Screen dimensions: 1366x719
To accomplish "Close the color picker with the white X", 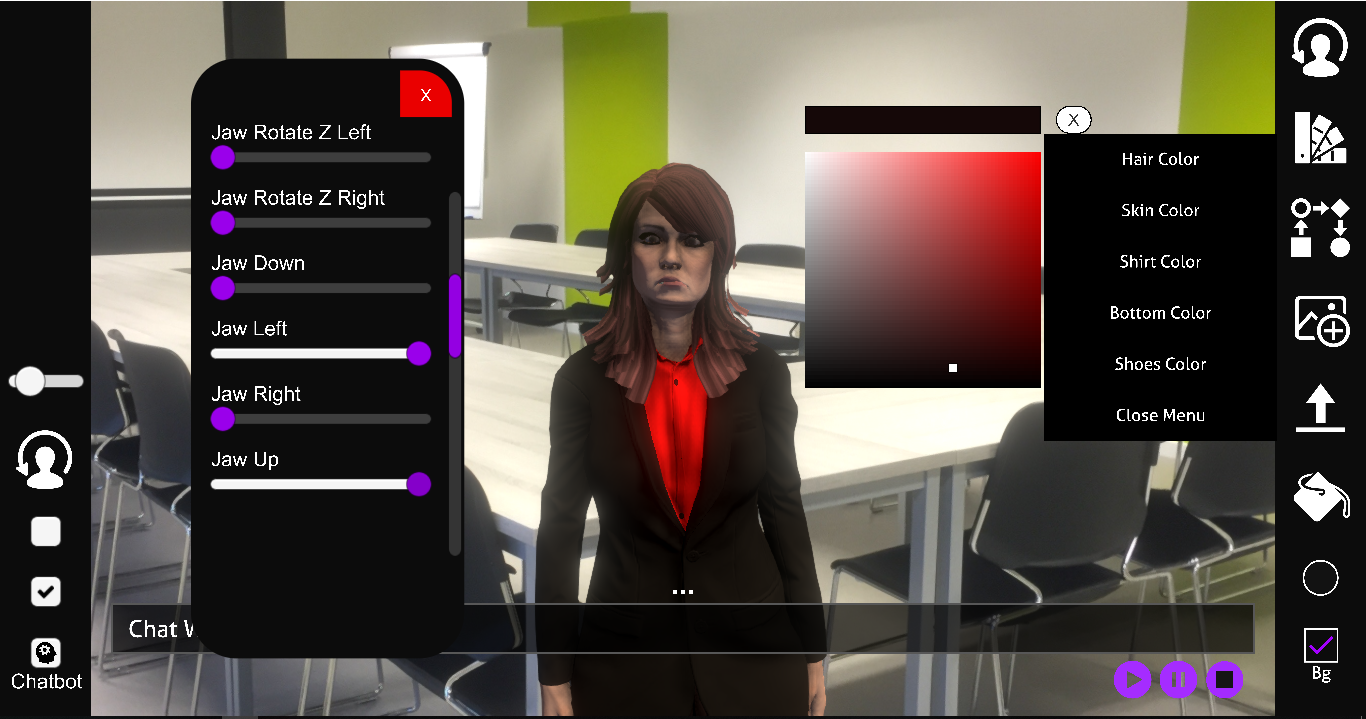I will tap(1073, 120).
